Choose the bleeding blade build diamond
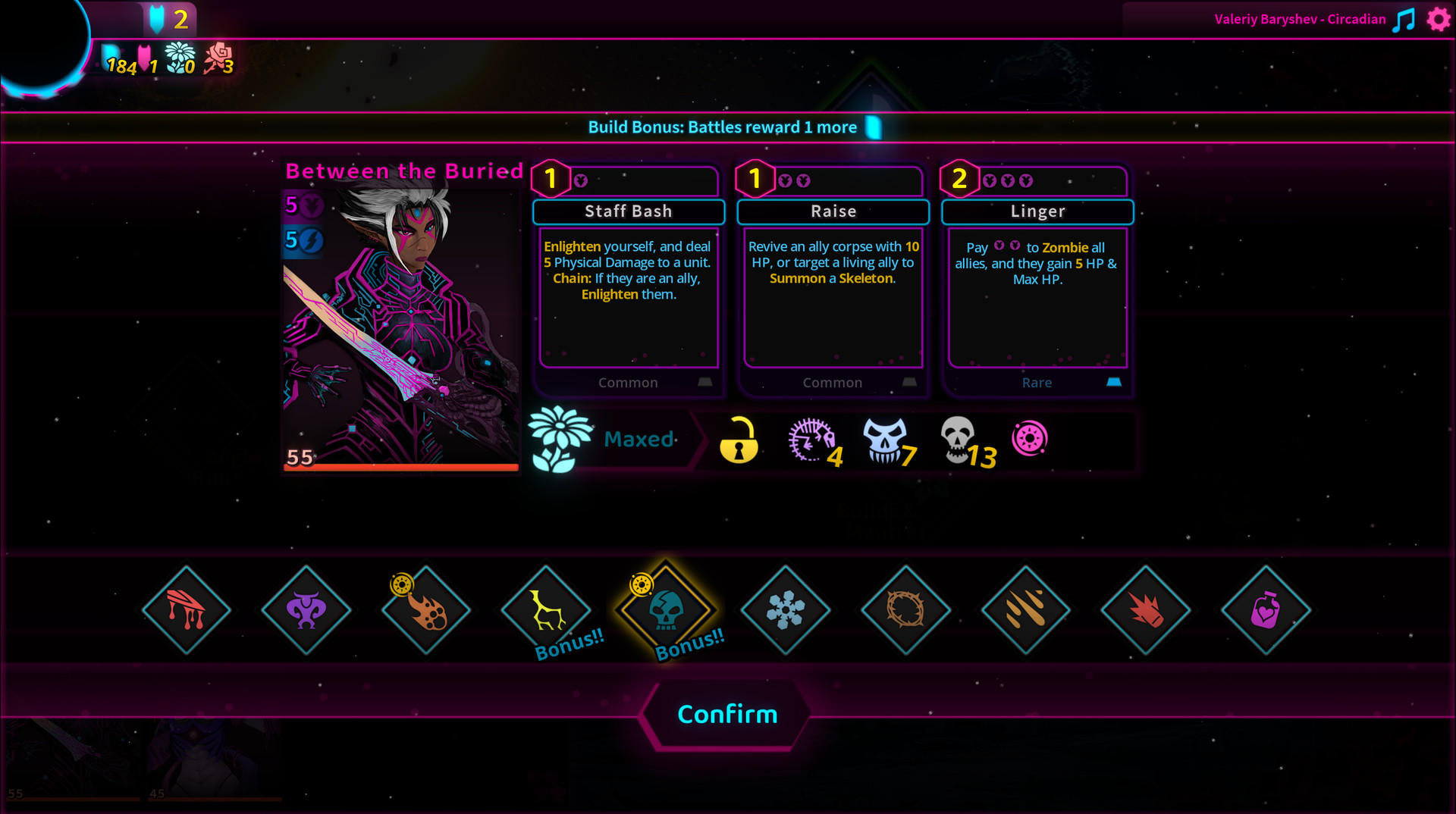Viewport: 1456px width, 814px height. [187, 610]
